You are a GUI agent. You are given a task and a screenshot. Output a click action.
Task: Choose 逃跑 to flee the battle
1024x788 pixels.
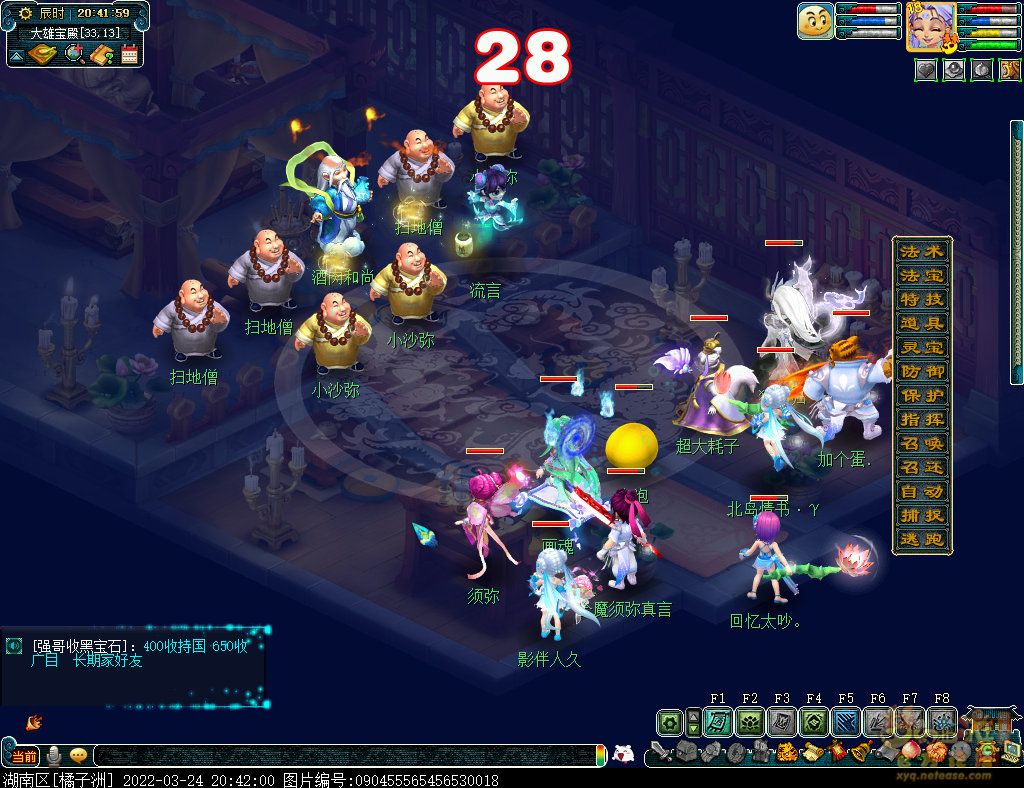(921, 540)
